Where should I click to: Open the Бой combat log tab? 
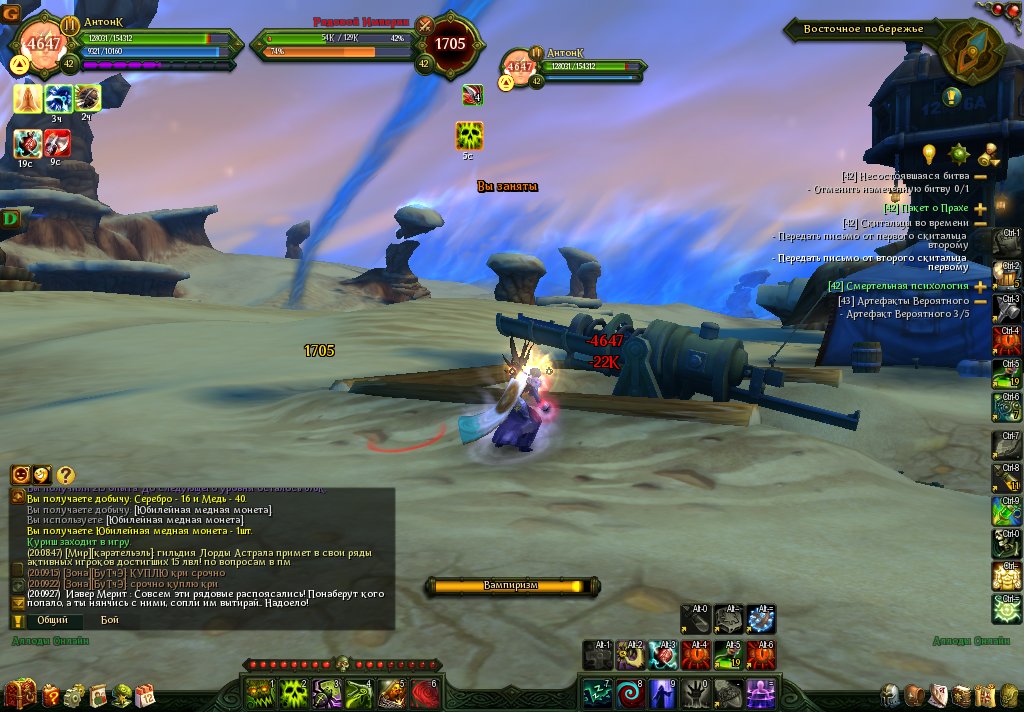click(110, 620)
